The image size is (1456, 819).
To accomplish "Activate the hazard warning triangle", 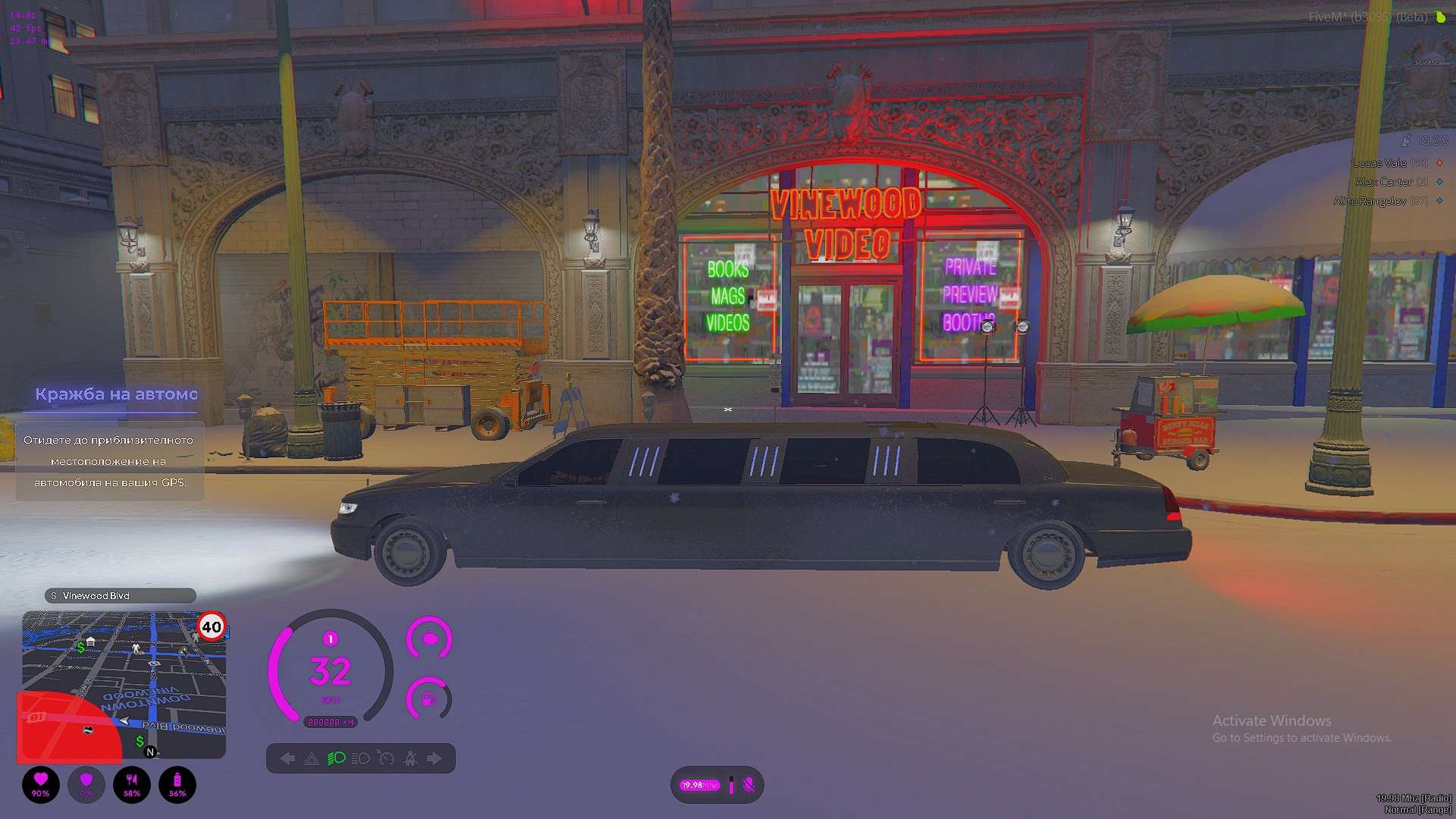I will (x=312, y=758).
